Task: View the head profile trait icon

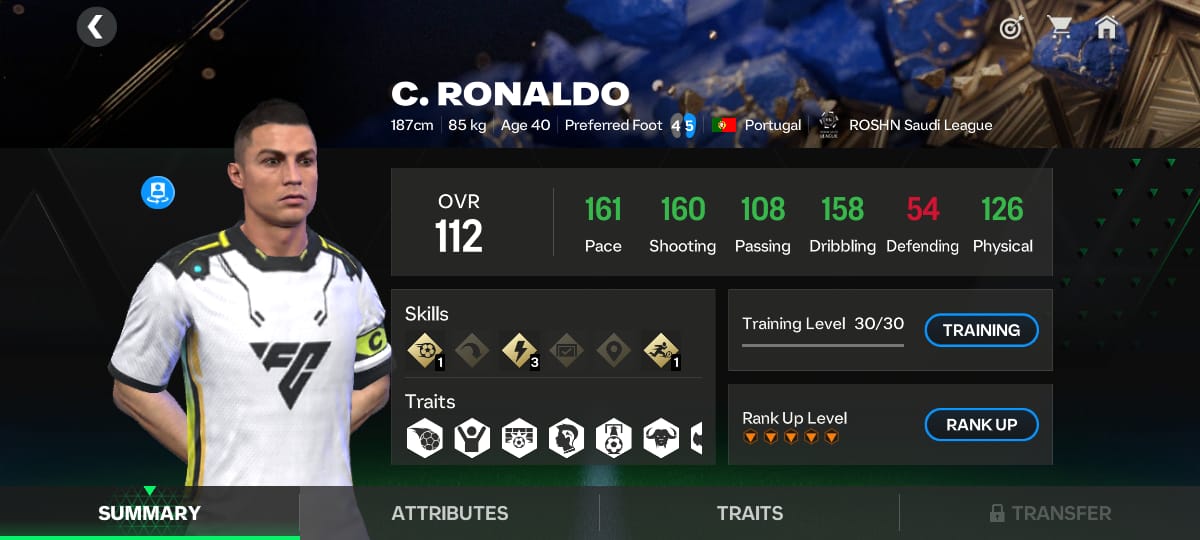Action: point(566,438)
